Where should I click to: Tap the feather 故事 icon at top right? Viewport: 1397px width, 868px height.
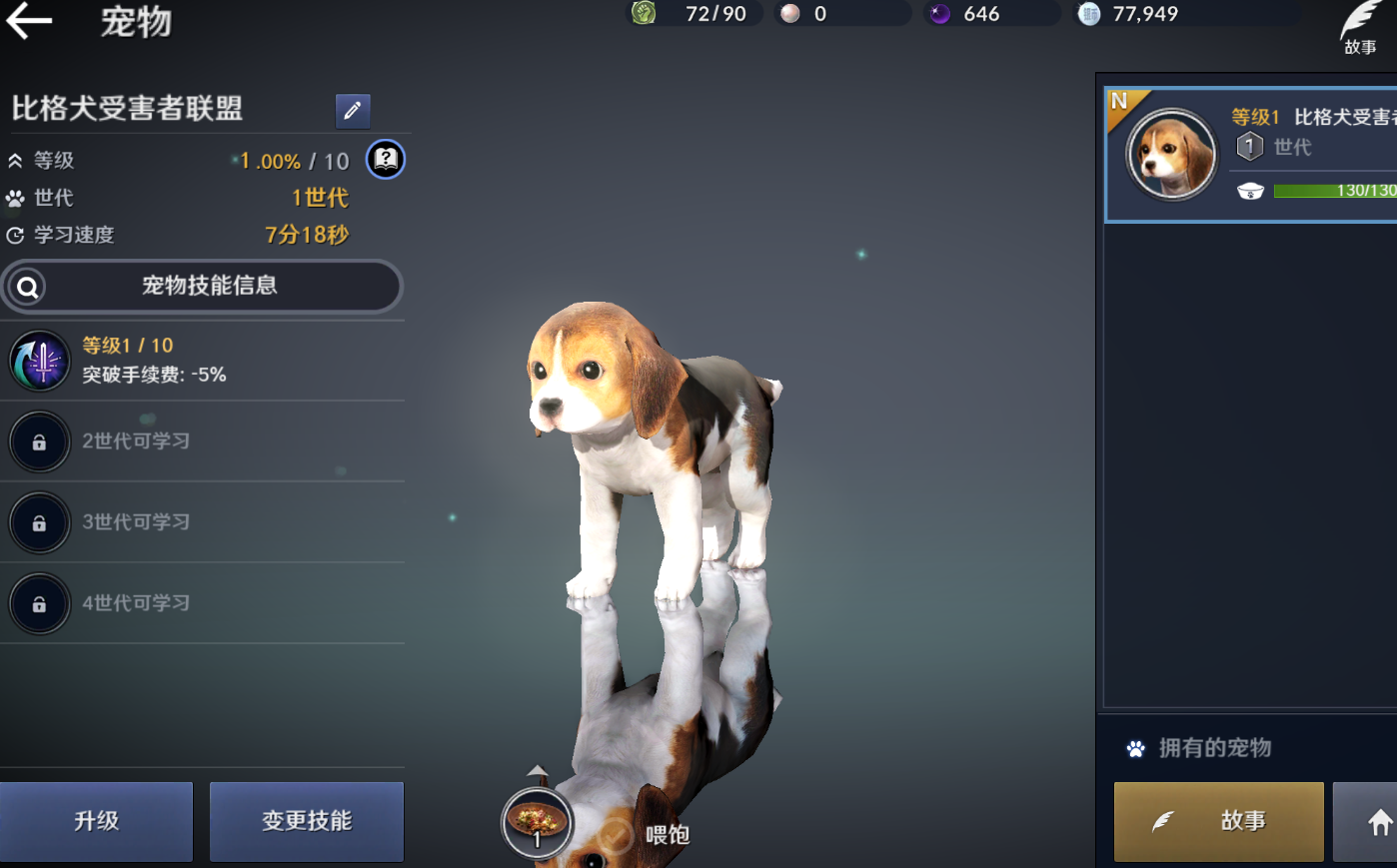point(1361,16)
